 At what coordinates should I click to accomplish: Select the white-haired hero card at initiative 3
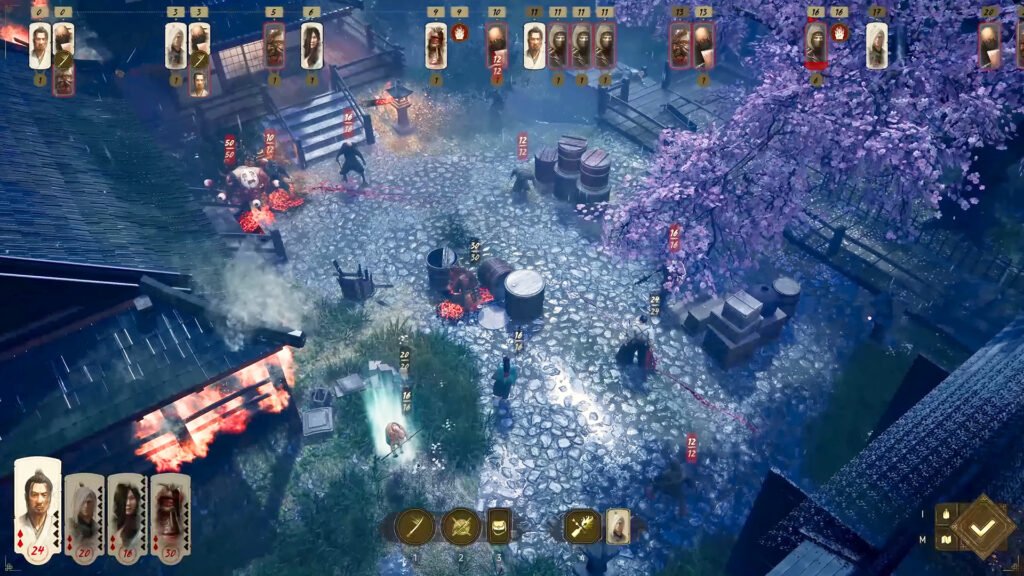click(175, 46)
